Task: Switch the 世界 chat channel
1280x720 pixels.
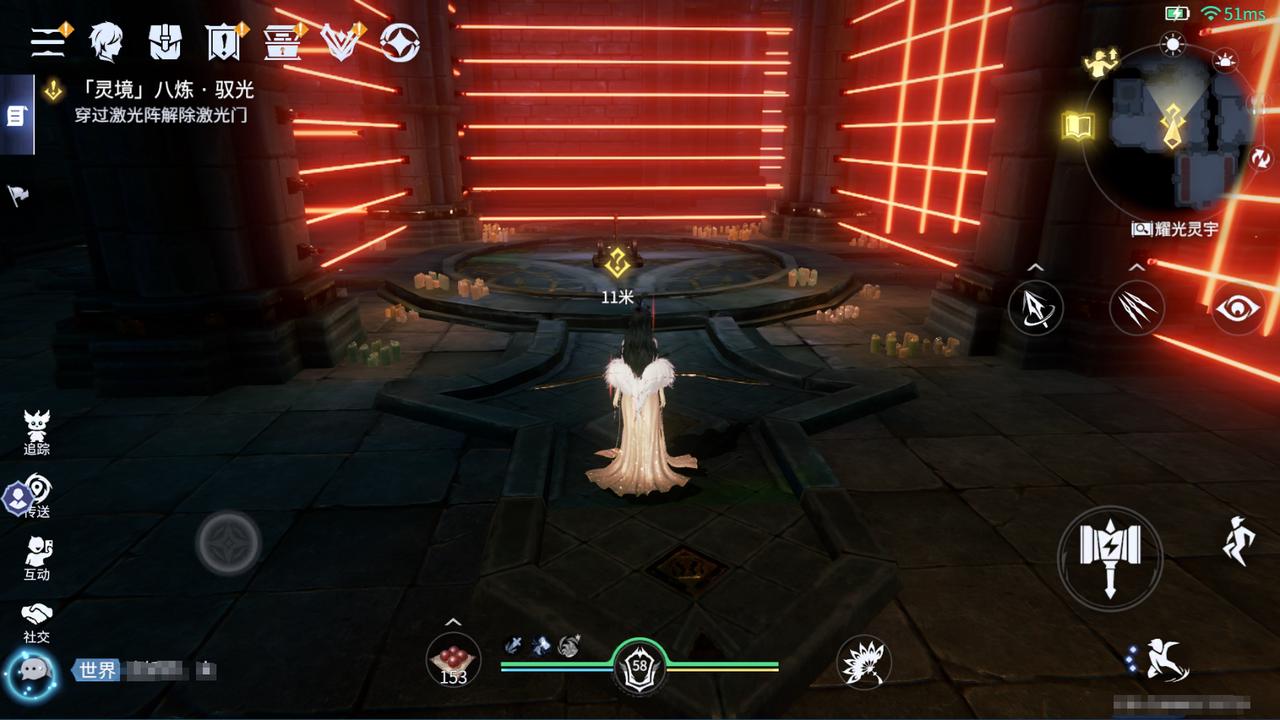Action: (x=97, y=670)
